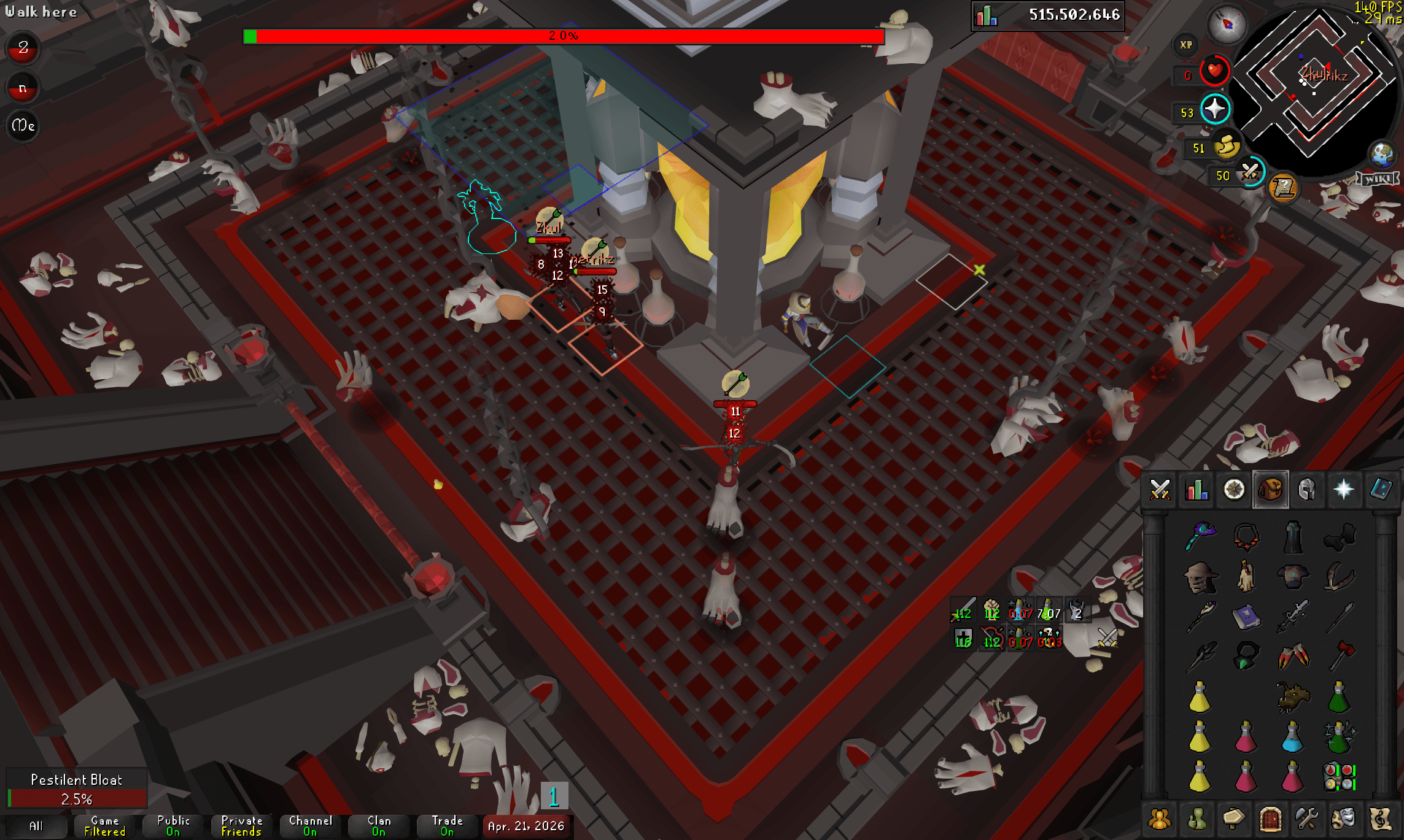Click the purple spellbook in the inventory
Viewport: 1404px width, 840px height.
click(1247, 617)
